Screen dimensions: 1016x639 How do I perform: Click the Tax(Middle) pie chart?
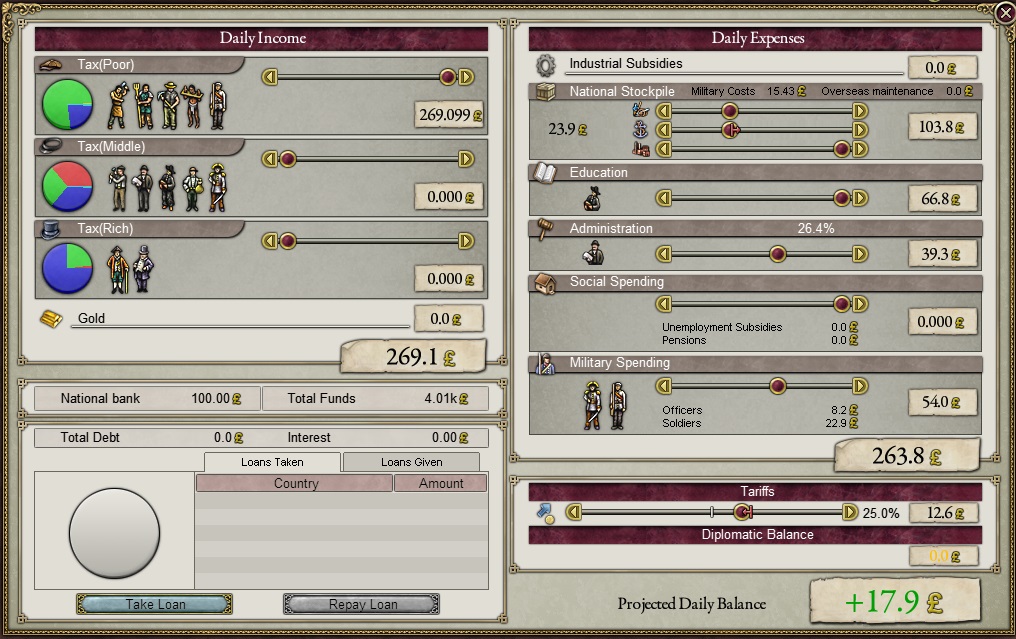coord(68,186)
